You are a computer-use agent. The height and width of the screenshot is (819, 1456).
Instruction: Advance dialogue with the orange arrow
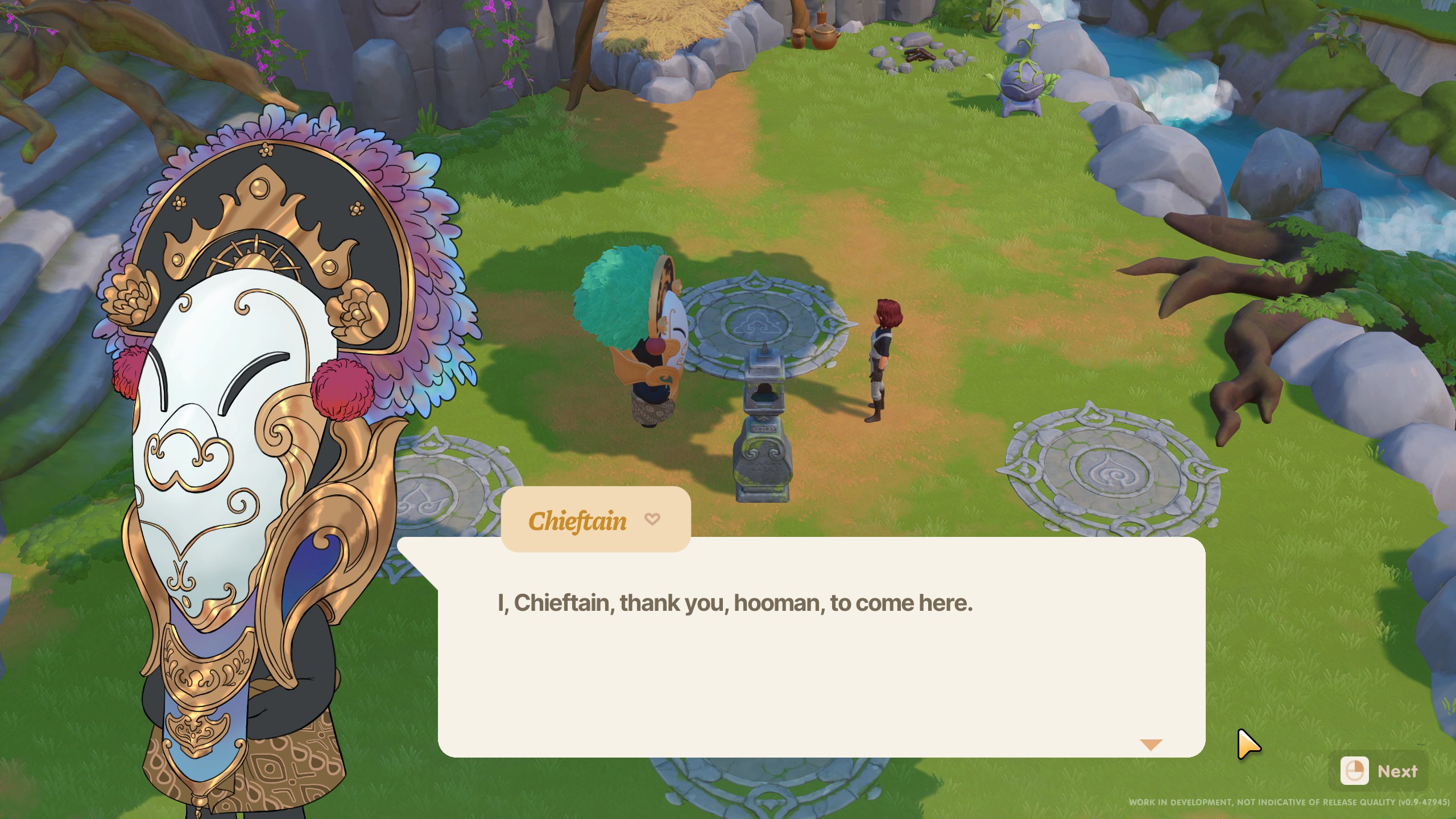click(x=1151, y=744)
